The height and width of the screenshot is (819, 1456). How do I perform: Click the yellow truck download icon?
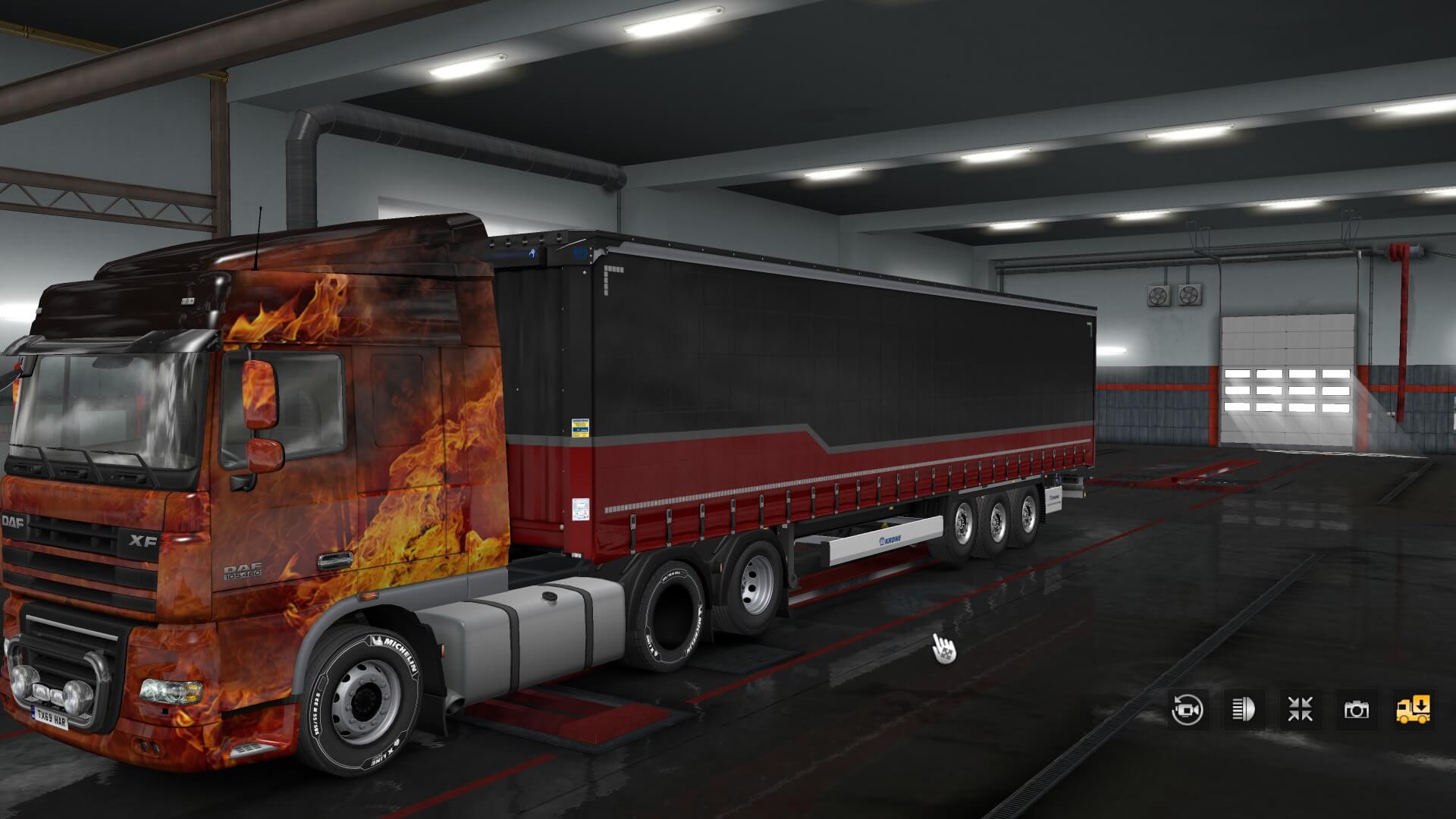point(1414,710)
